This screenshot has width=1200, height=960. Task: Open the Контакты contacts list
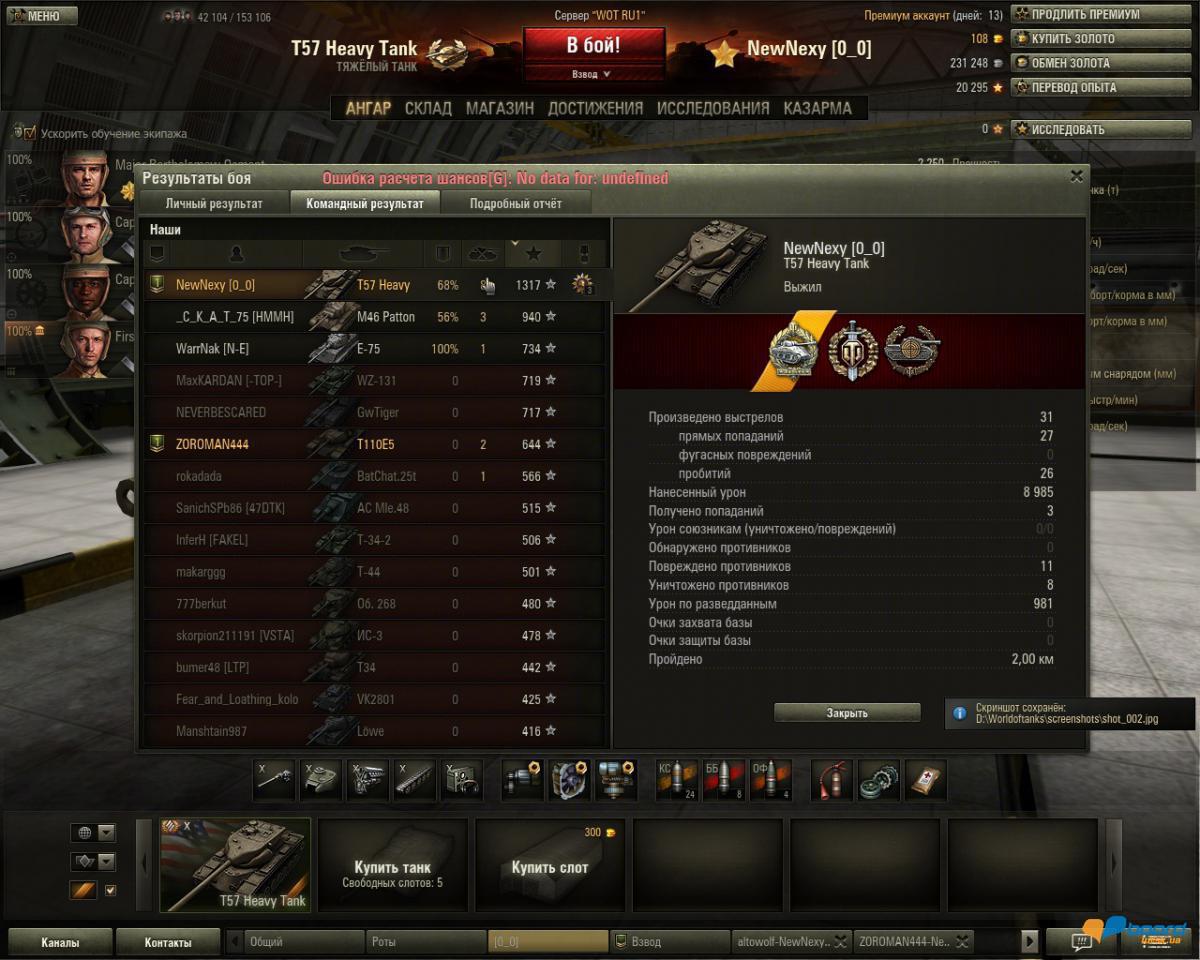pos(167,942)
